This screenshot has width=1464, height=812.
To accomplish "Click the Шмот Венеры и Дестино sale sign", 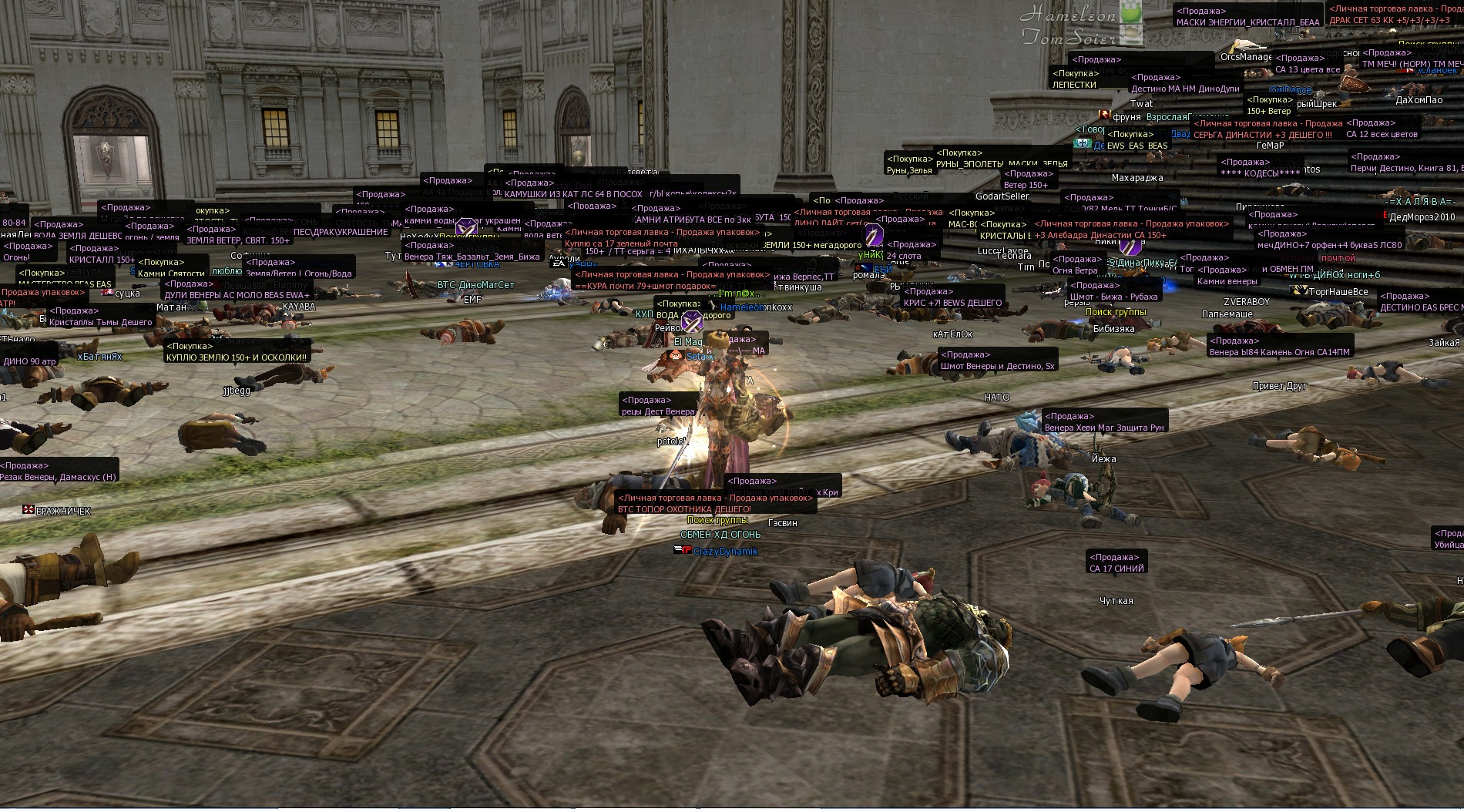I will 997,366.
